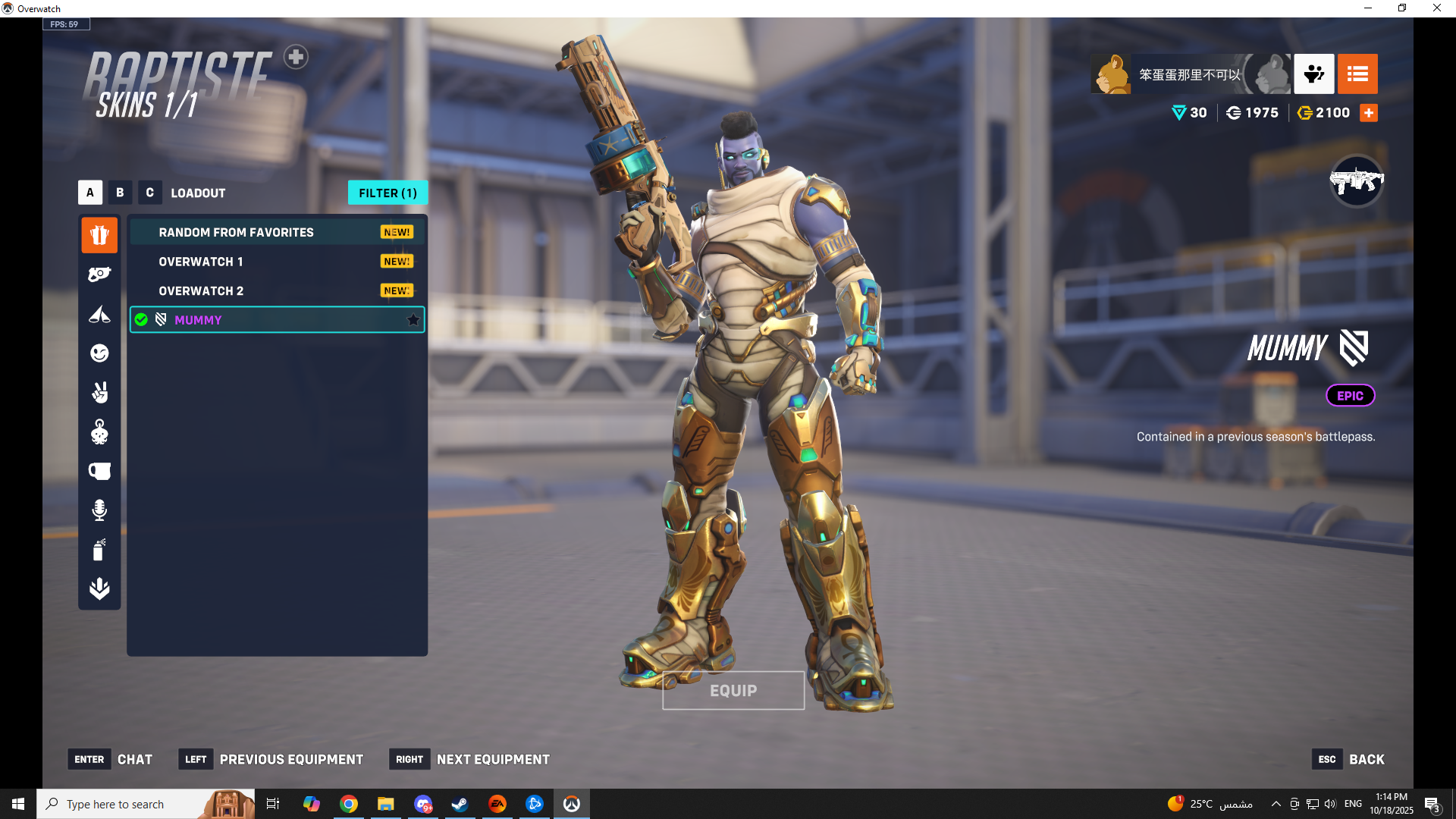Equip the Mummy skin
This screenshot has height=819, width=1456.
733,690
